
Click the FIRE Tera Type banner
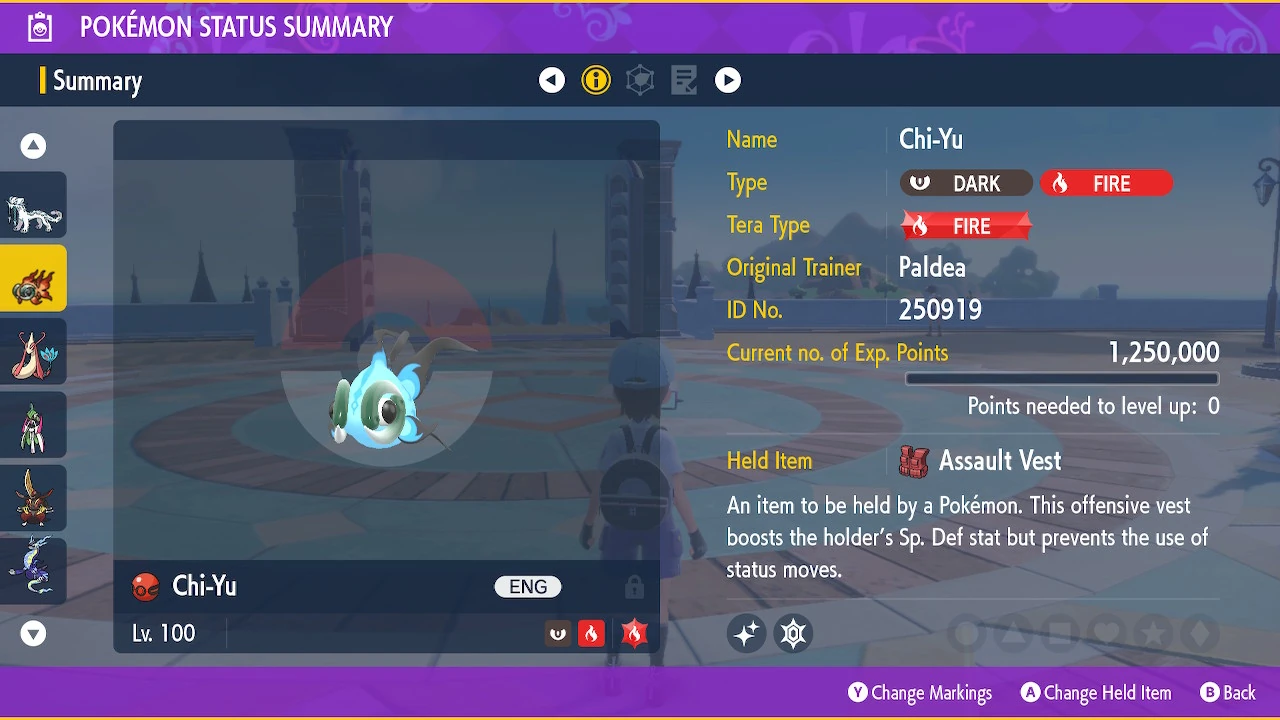pos(966,226)
